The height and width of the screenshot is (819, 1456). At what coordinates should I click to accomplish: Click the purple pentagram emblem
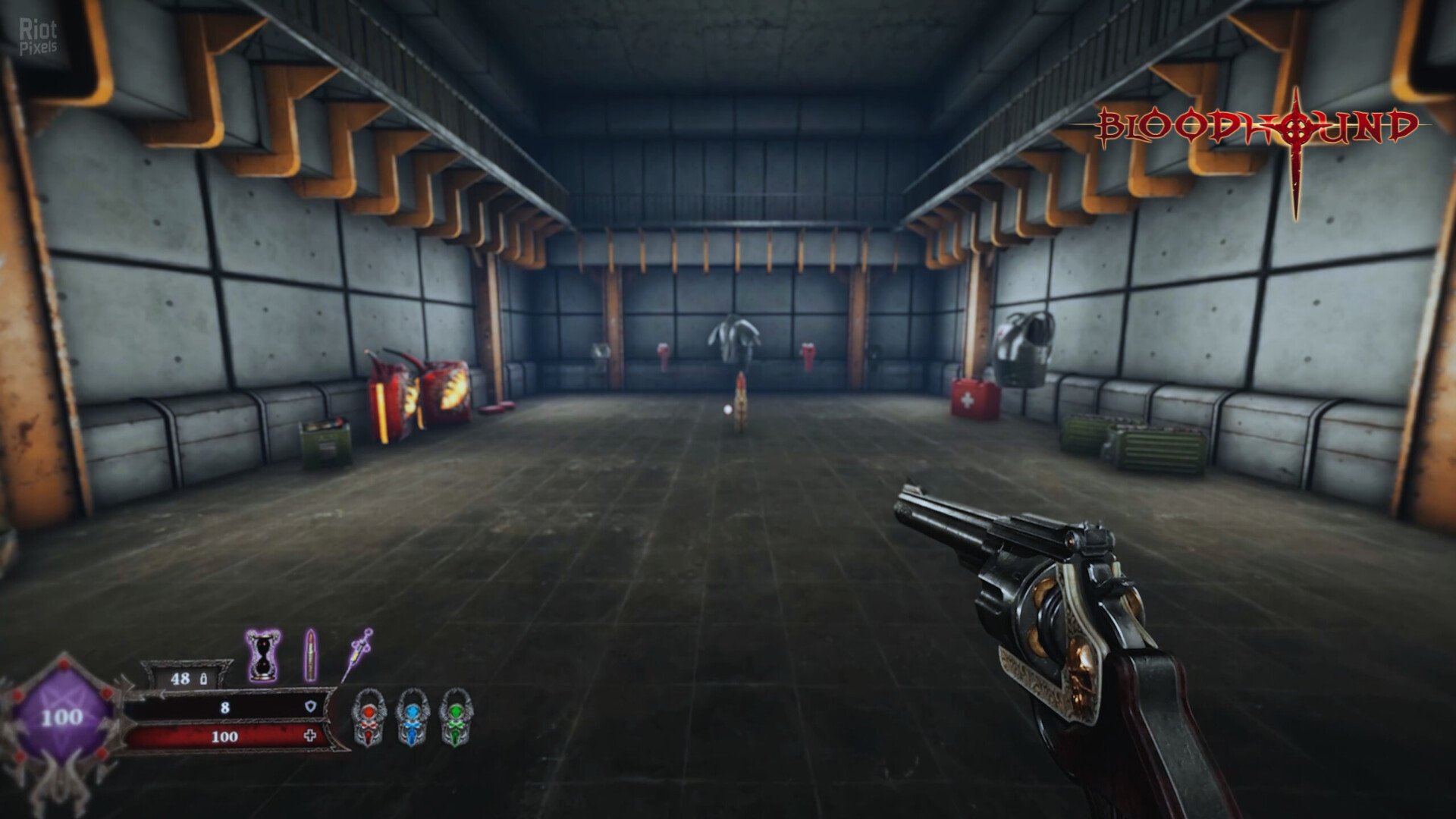point(62,717)
